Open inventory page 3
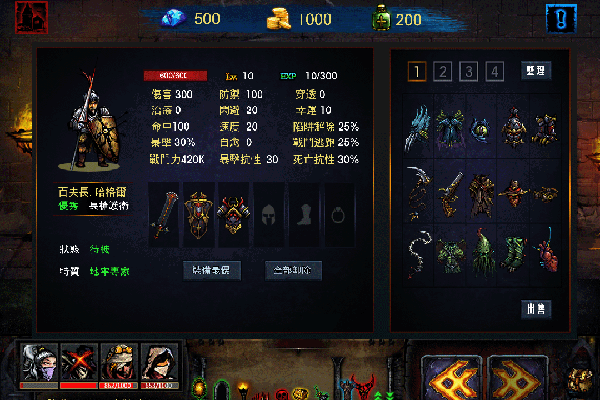The height and width of the screenshot is (400, 600). pyautogui.click(x=468, y=71)
